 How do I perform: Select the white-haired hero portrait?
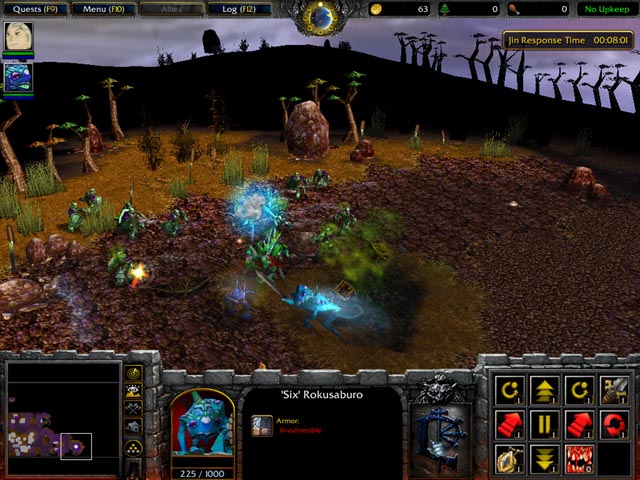point(18,37)
